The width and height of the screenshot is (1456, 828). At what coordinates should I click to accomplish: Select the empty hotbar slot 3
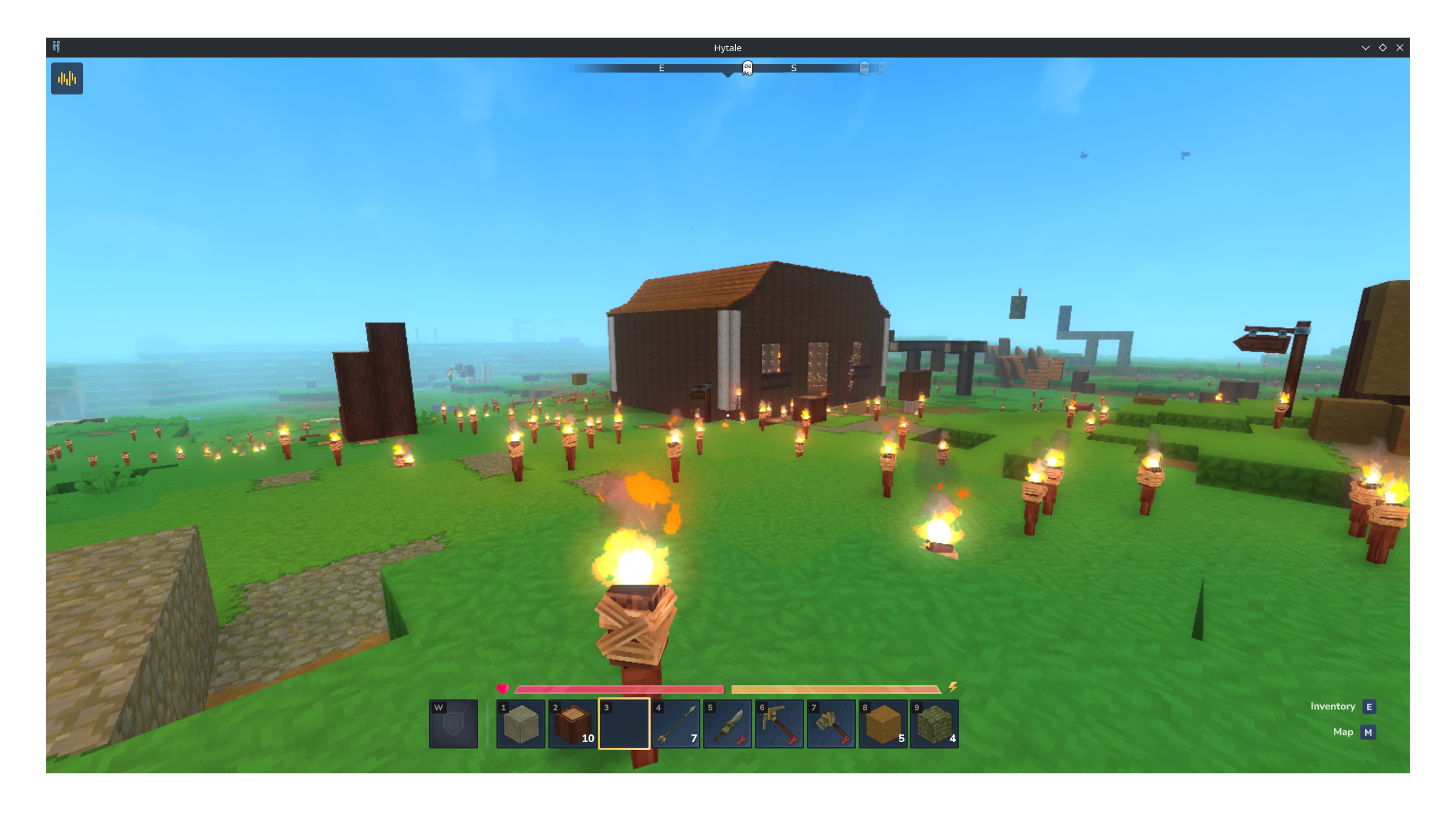pos(624,724)
